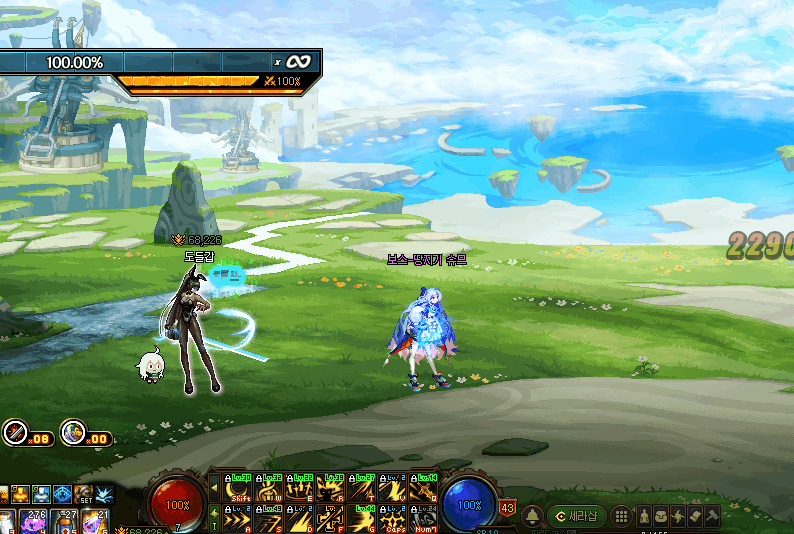794x534 pixels.
Task: Click the notification bell icon
Action: click(x=533, y=516)
